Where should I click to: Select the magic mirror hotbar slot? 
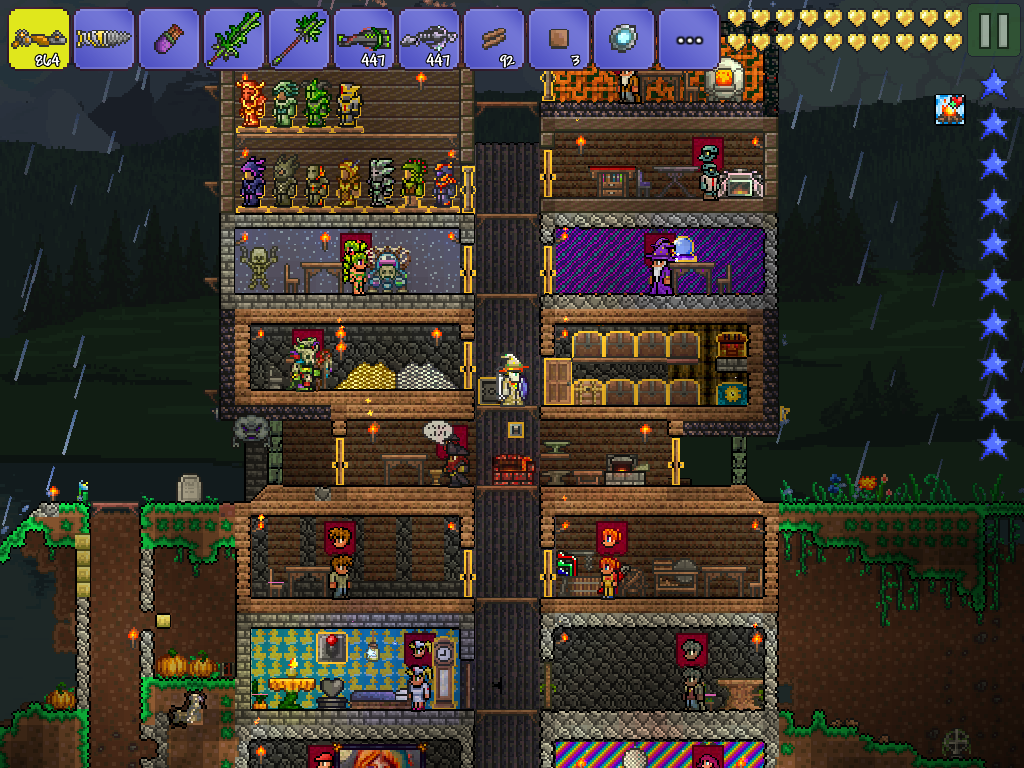point(624,39)
